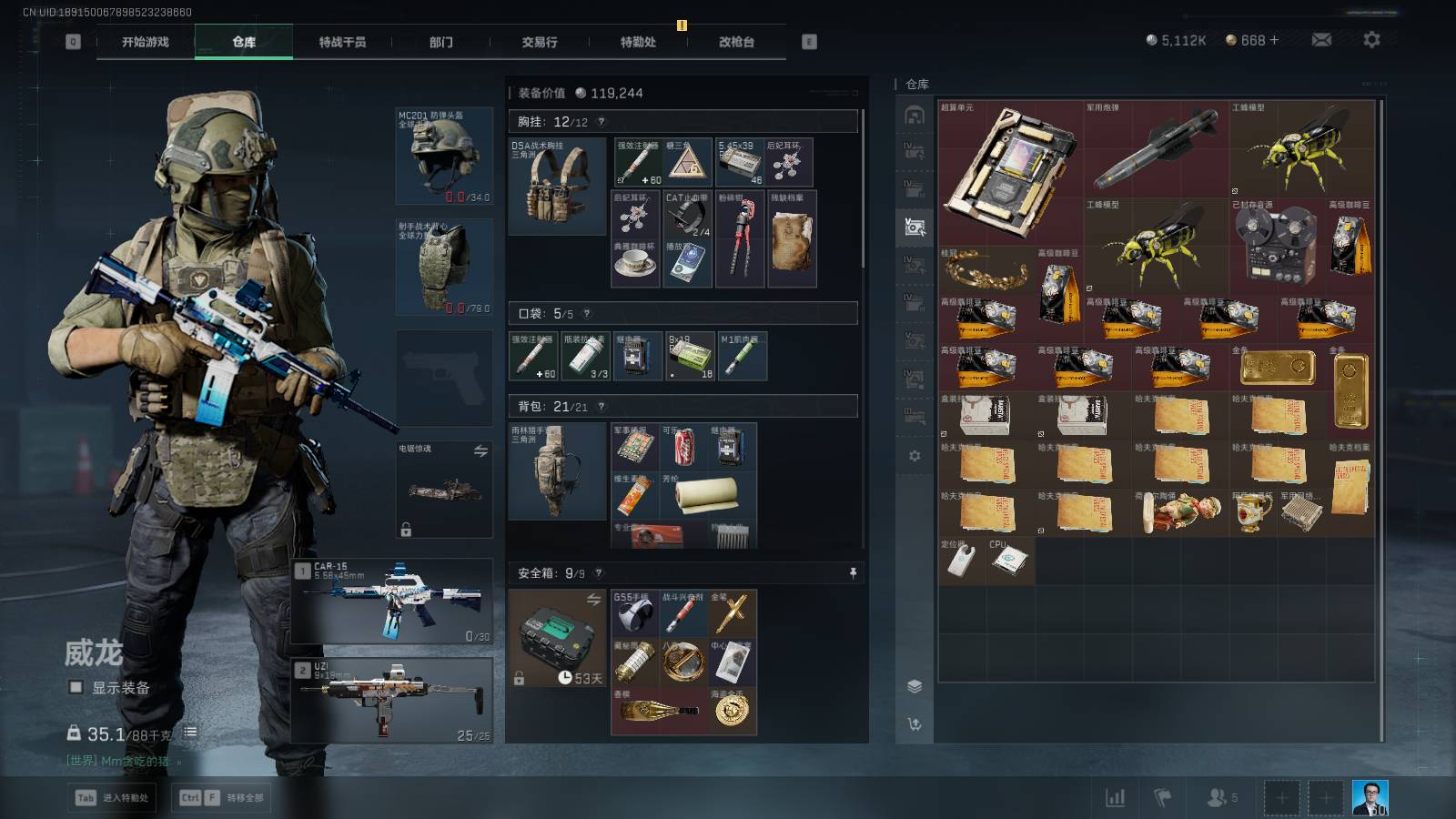Viewport: 1456px width, 819px height.
Task: Select the MC201 helmet equipment slot
Action: point(444,156)
